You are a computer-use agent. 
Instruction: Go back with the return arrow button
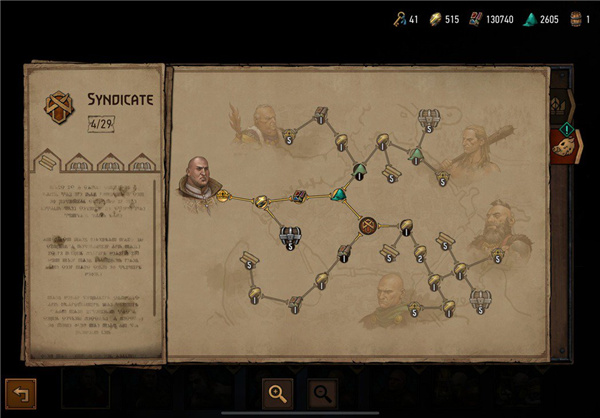click(19, 393)
